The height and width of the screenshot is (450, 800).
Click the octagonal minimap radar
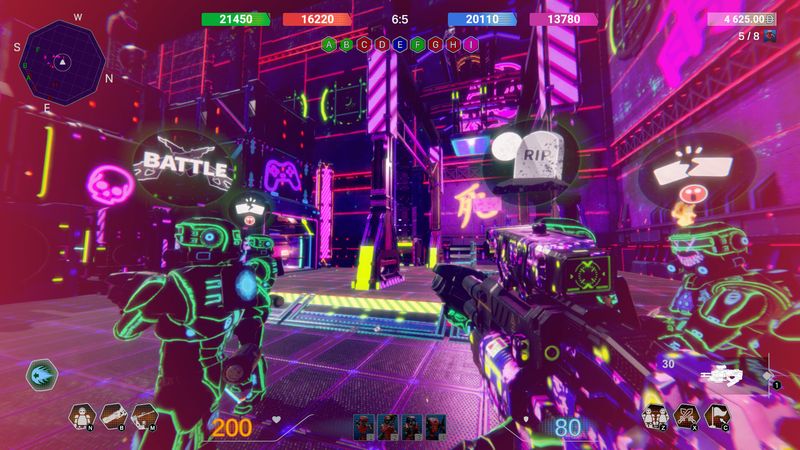(62, 58)
